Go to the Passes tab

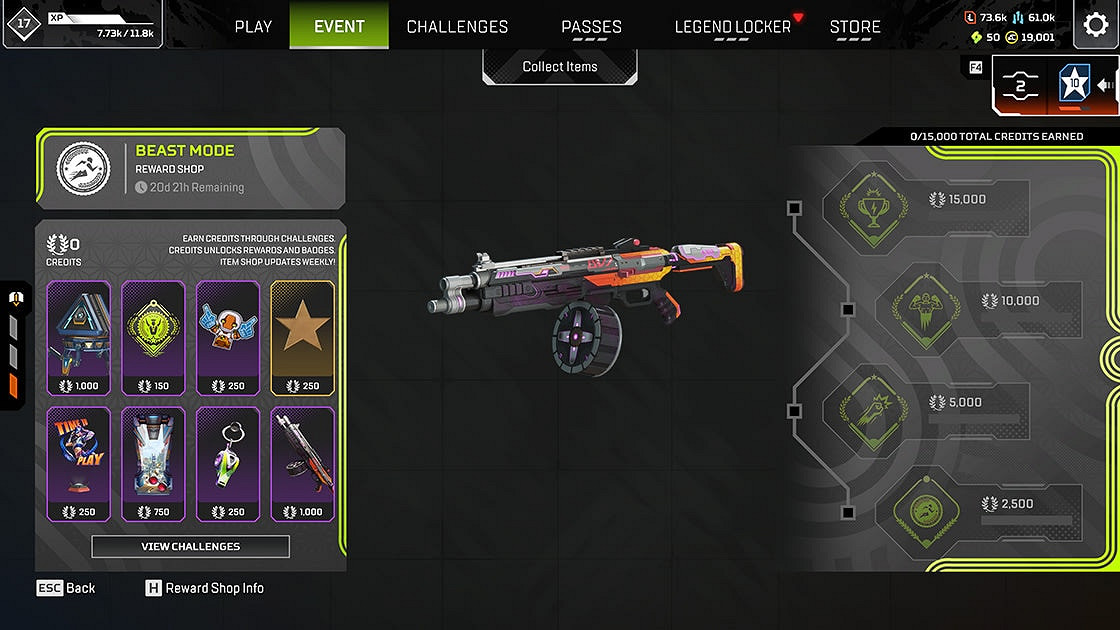click(591, 27)
